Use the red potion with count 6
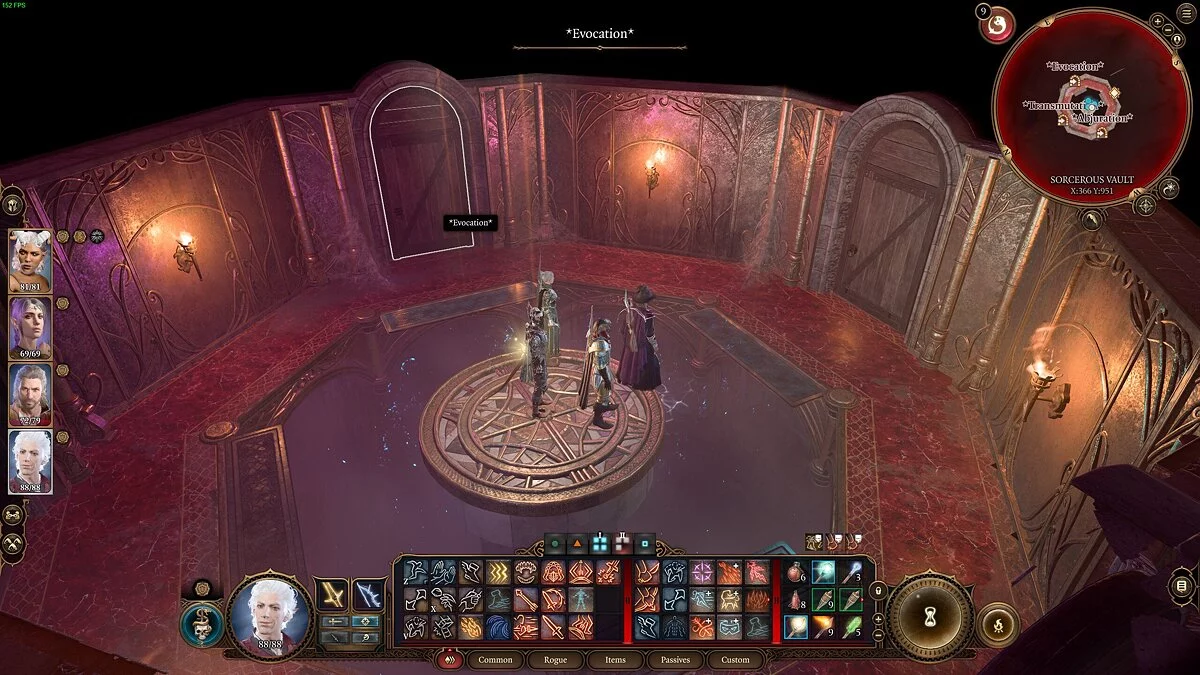This screenshot has height=675, width=1200. 796,573
